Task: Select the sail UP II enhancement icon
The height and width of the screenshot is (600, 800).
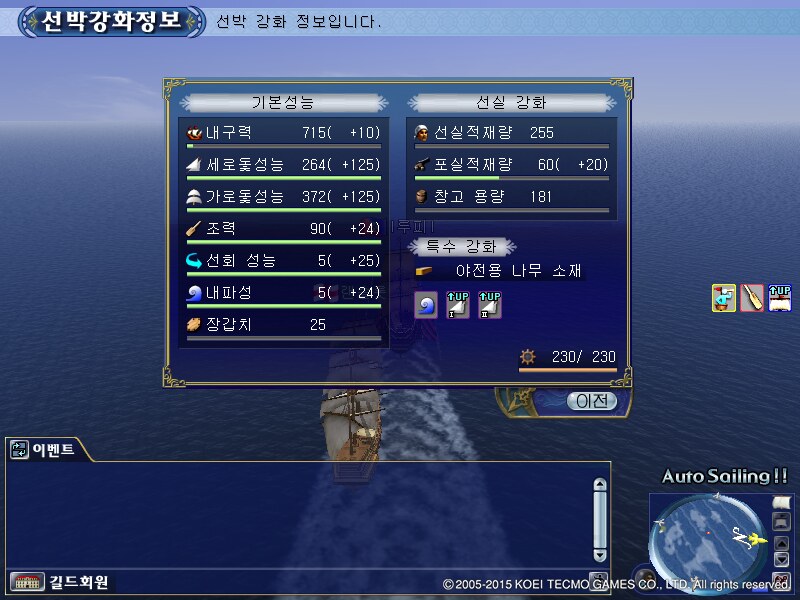Action: pyautogui.click(x=489, y=305)
